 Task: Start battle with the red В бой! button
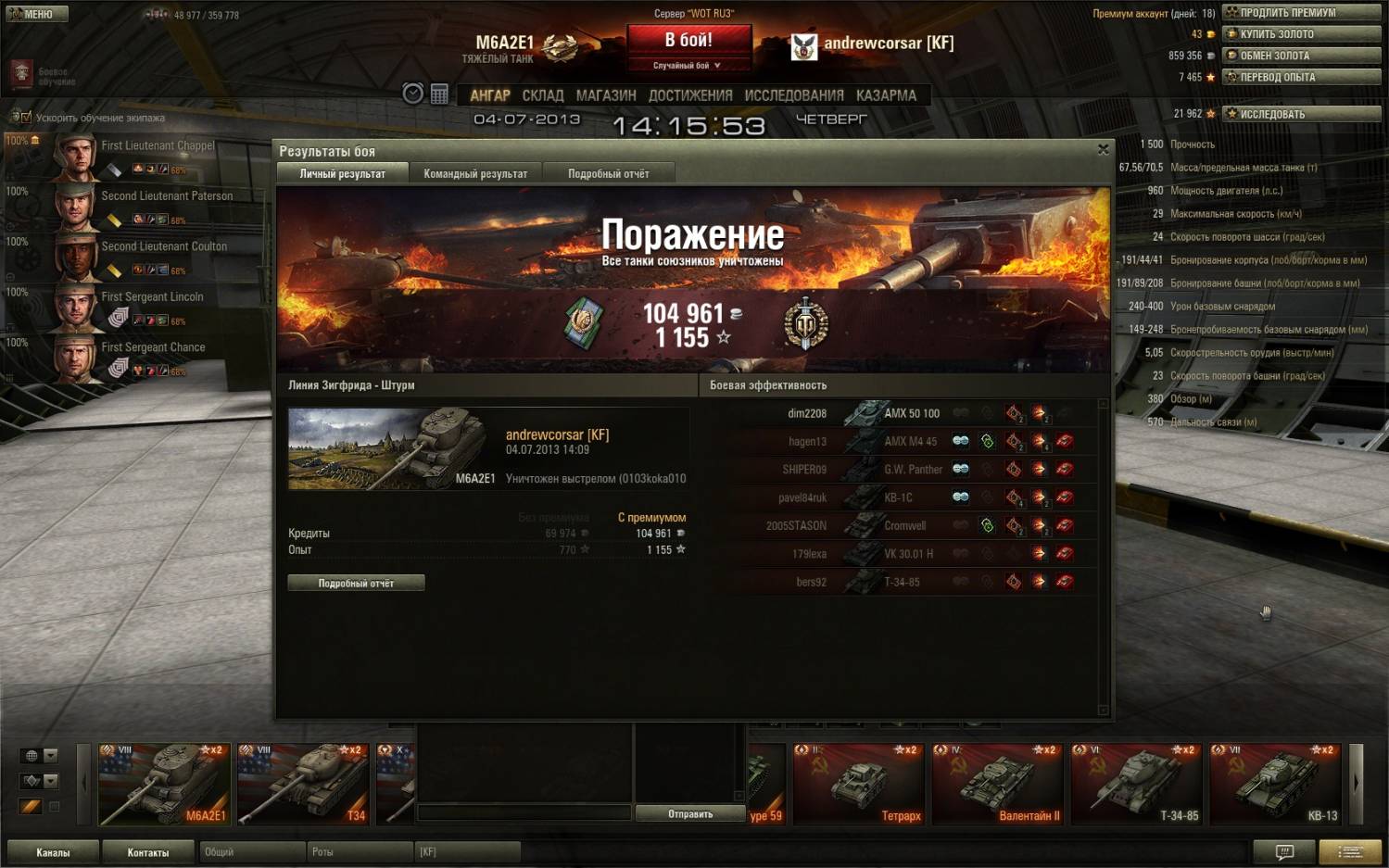(688, 41)
